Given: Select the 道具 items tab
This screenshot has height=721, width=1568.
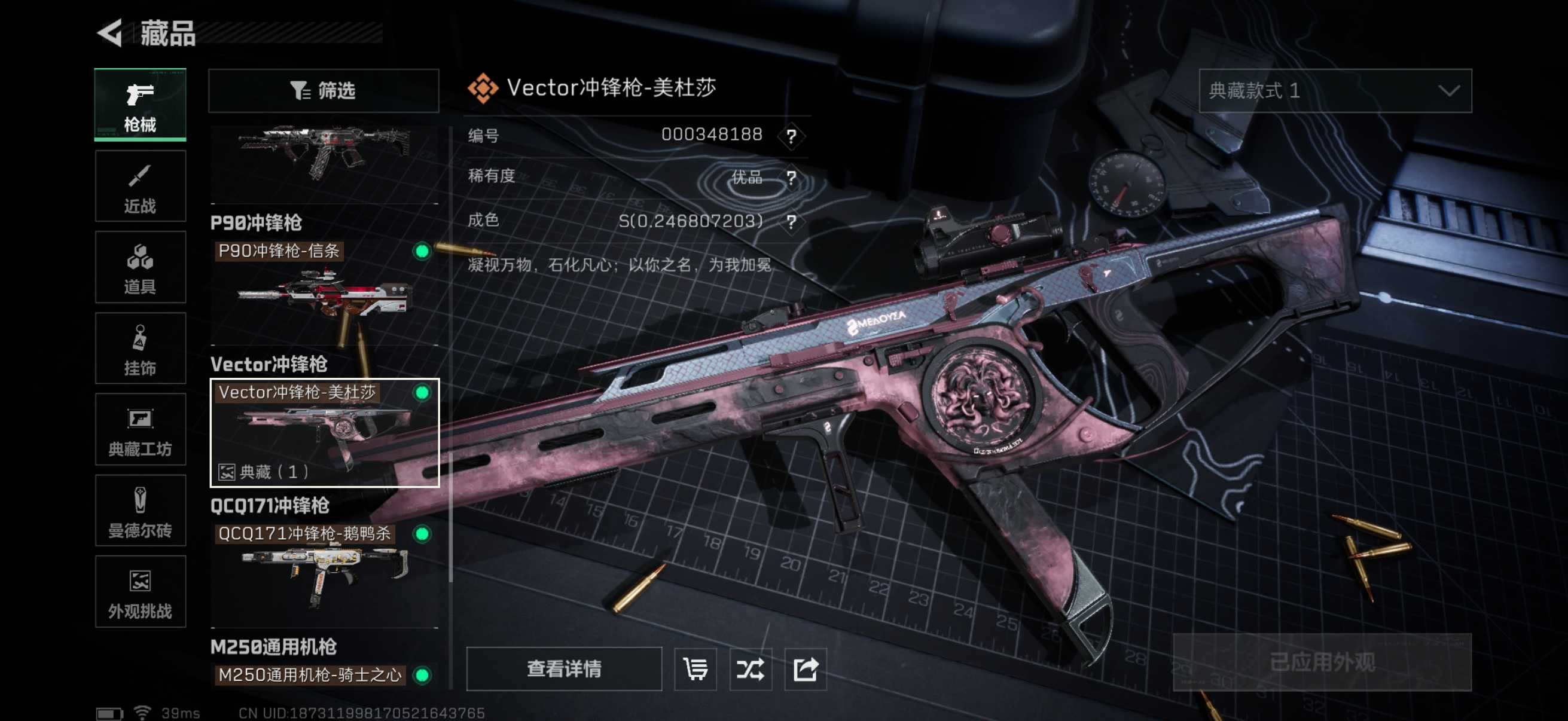Looking at the screenshot, I should click(140, 267).
